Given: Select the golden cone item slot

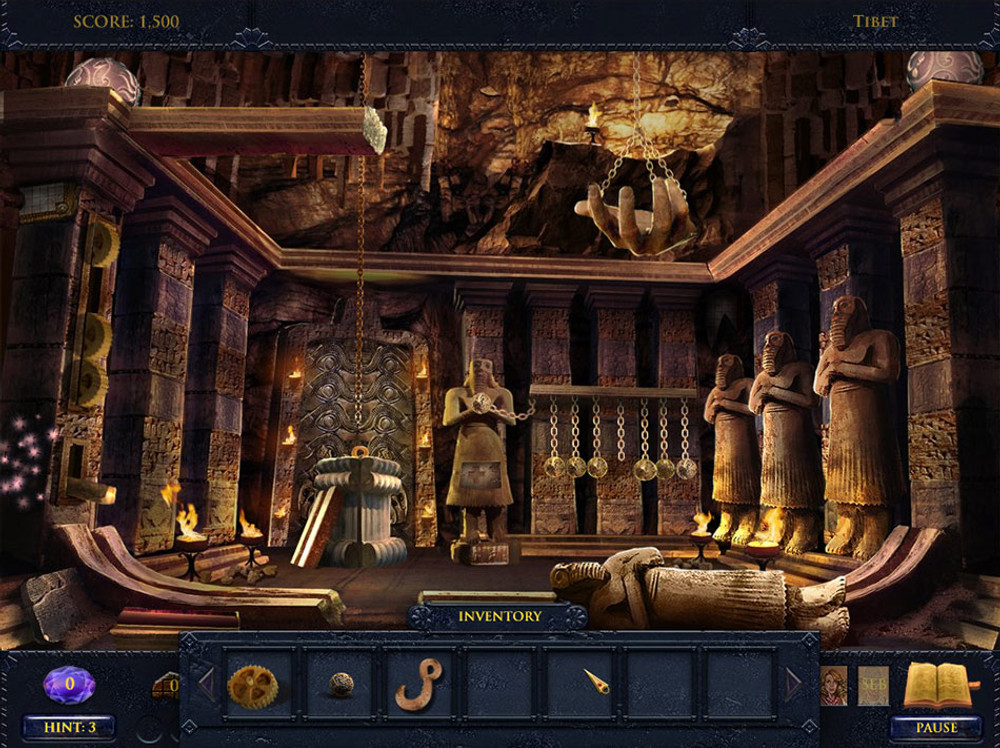Looking at the screenshot, I should (596, 684).
